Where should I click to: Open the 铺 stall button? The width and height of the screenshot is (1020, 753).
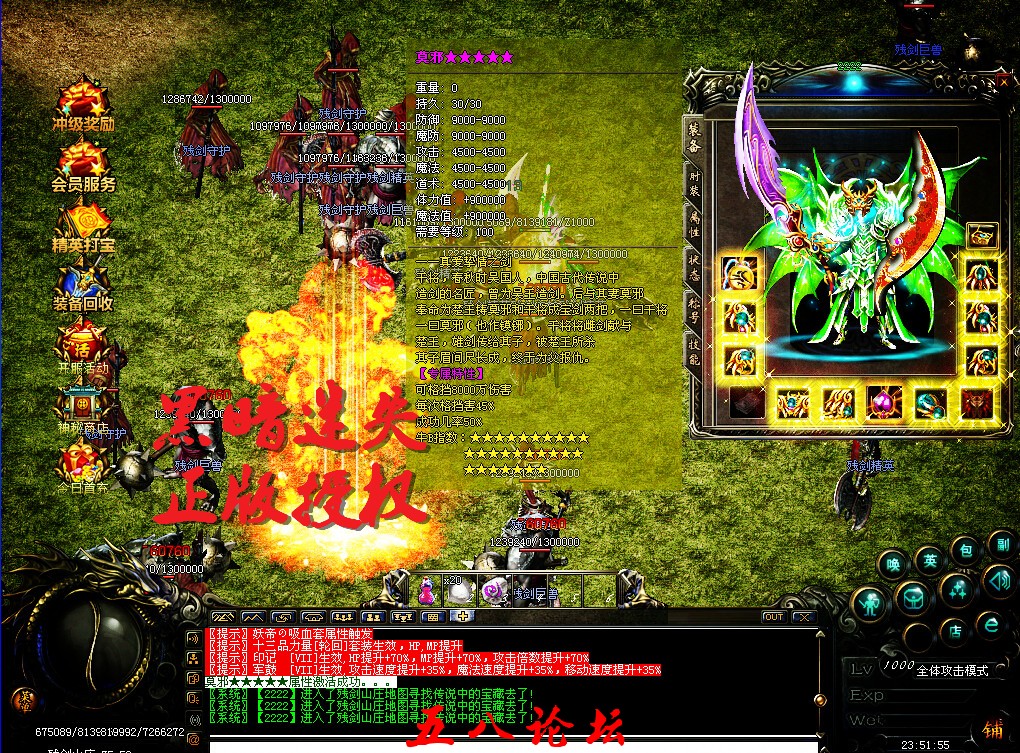pyautogui.click(x=993, y=729)
